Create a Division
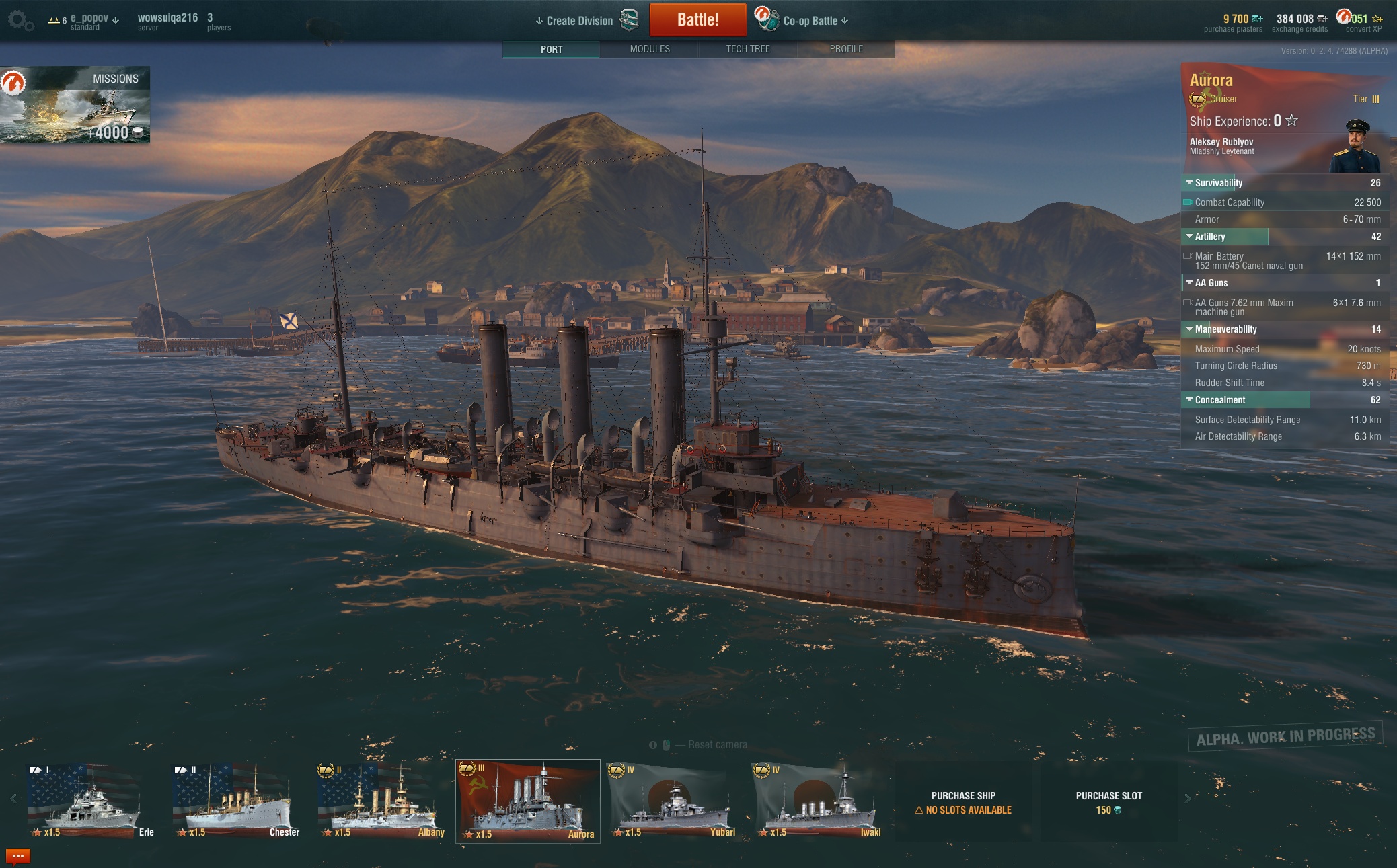 pyautogui.click(x=578, y=21)
